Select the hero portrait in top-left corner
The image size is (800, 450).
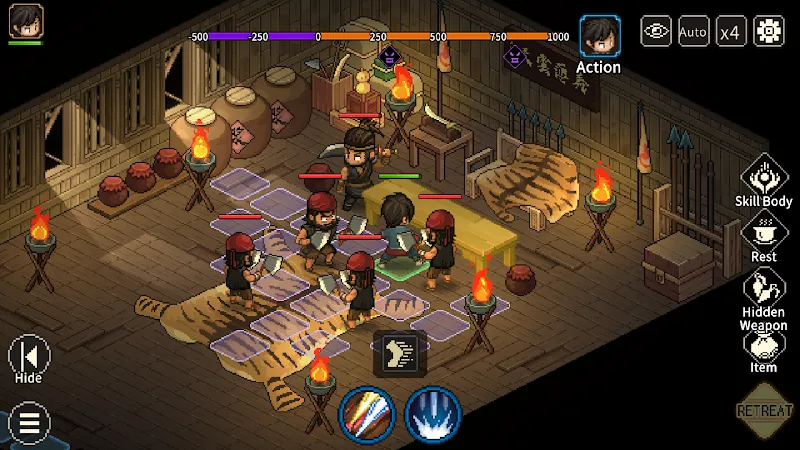point(26,21)
